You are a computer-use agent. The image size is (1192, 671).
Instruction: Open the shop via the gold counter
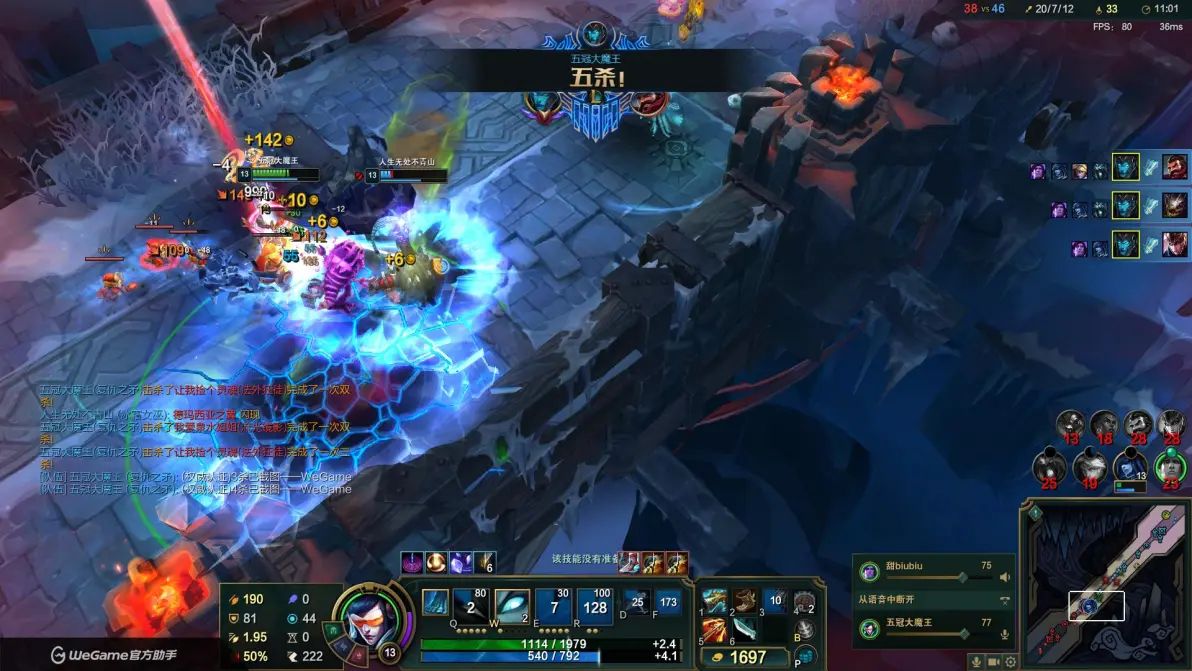pyautogui.click(x=742, y=657)
